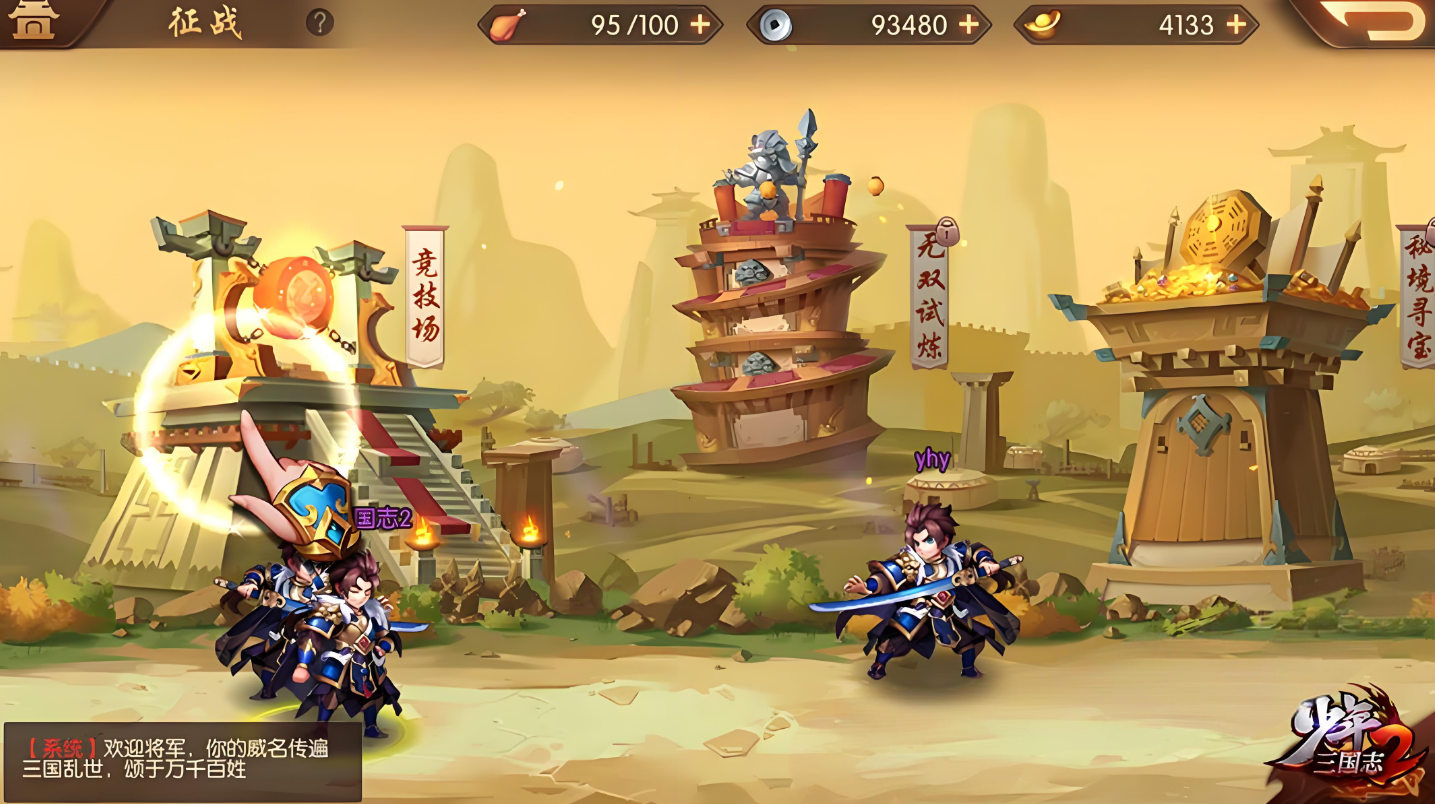Buy silver coins with the plus button

(969, 25)
